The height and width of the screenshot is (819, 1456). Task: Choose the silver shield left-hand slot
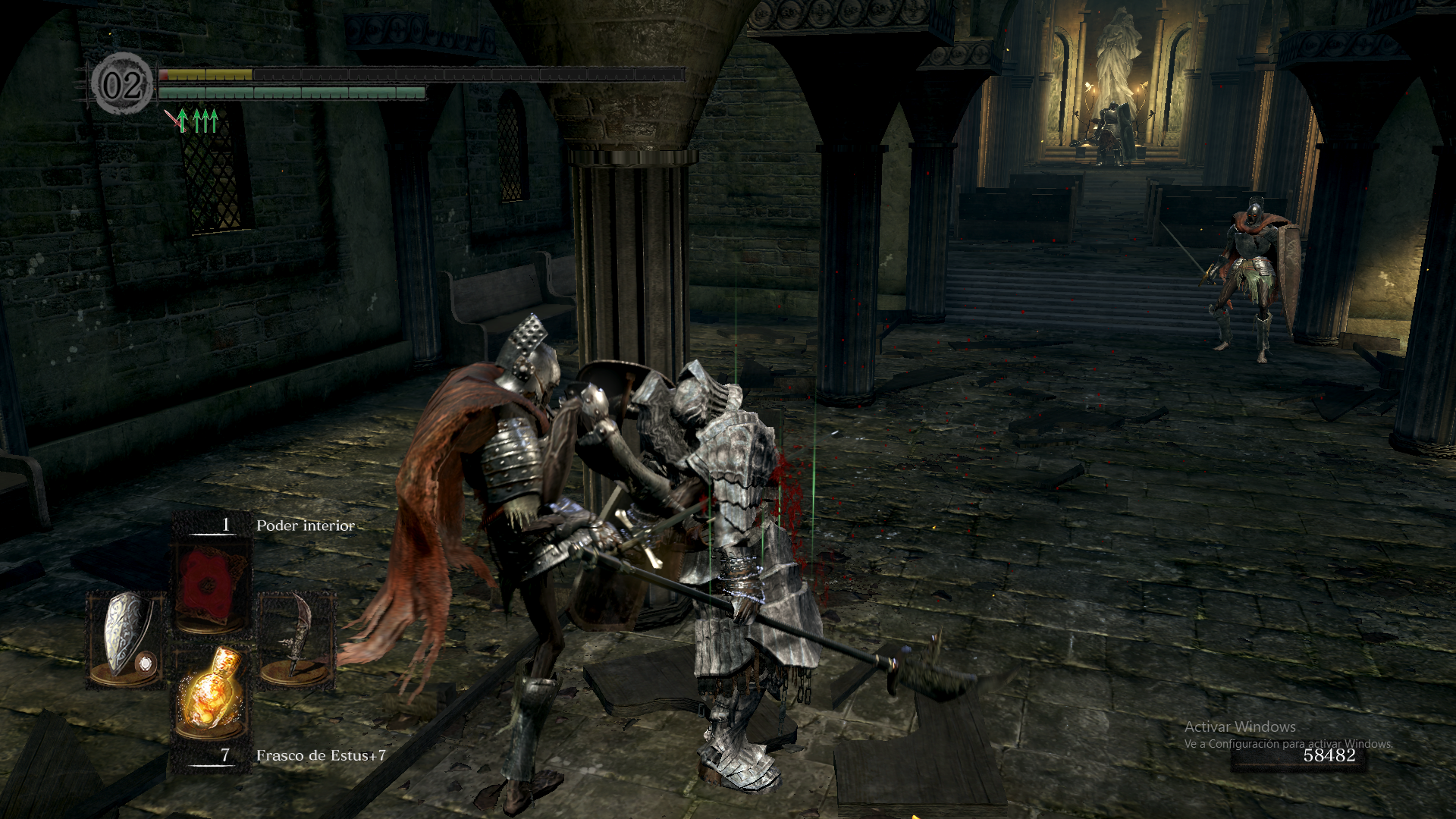coord(125,639)
